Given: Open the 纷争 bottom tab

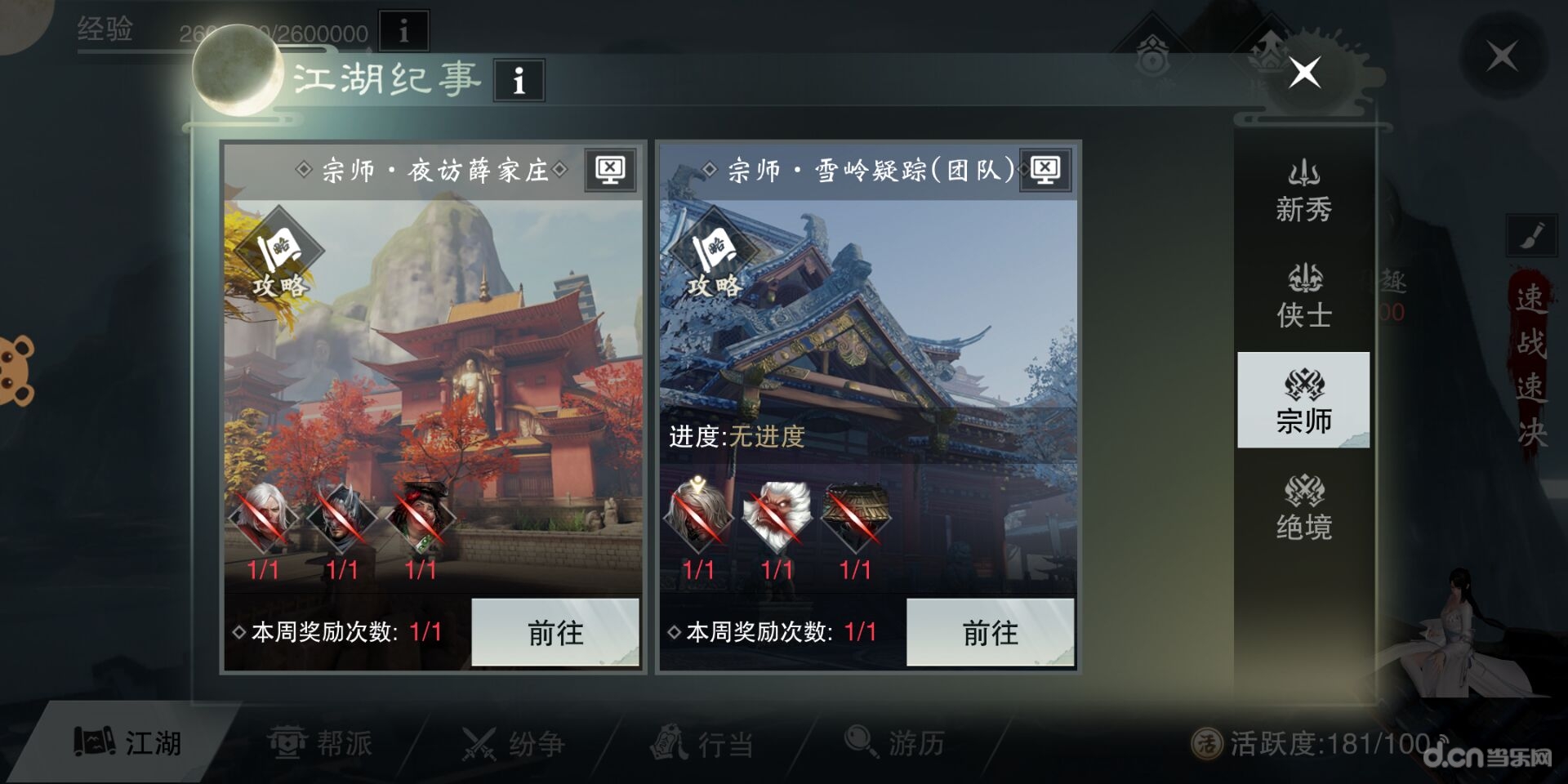Looking at the screenshot, I should tap(513, 742).
